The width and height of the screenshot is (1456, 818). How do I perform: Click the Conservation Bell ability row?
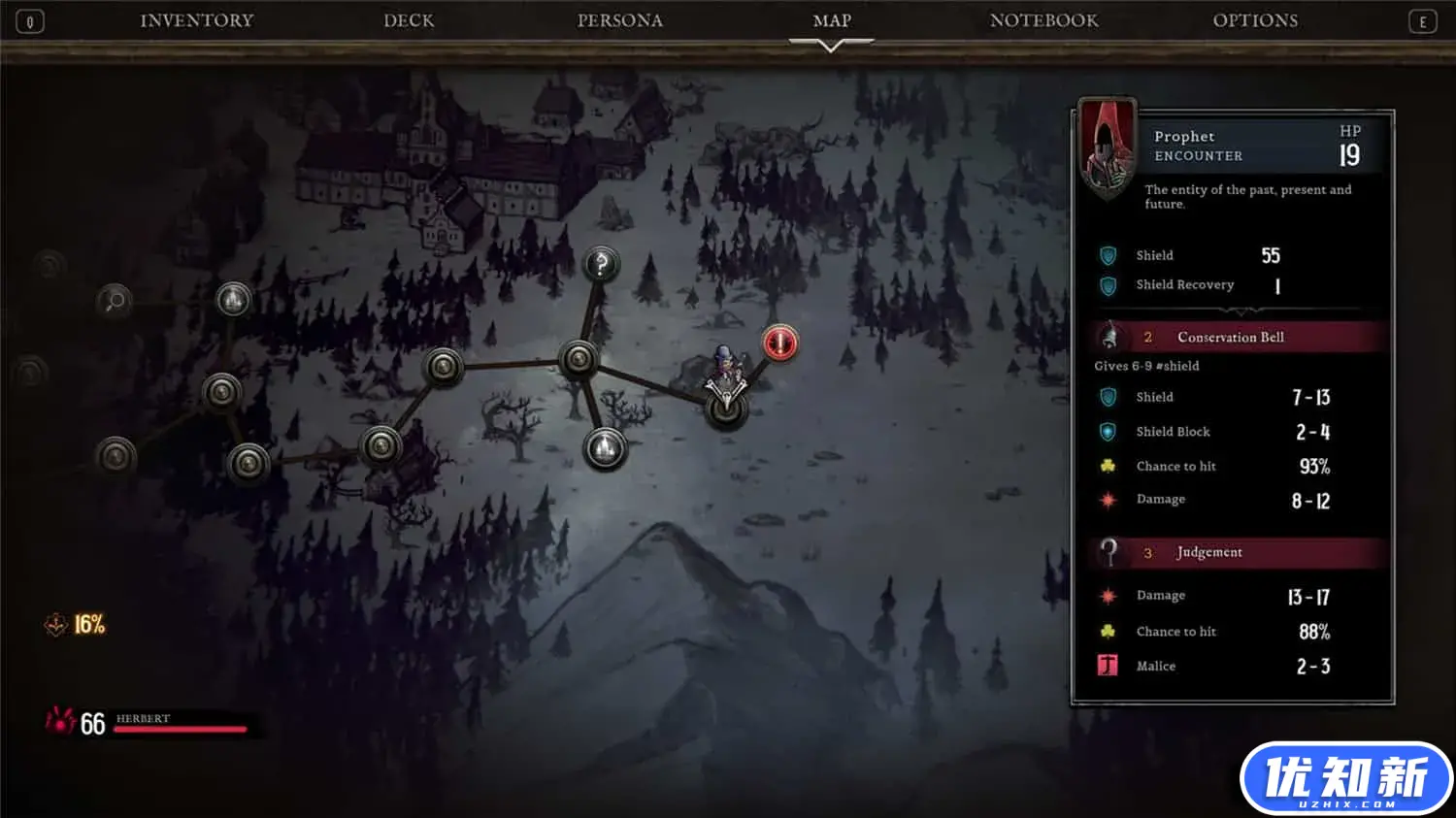point(1240,337)
